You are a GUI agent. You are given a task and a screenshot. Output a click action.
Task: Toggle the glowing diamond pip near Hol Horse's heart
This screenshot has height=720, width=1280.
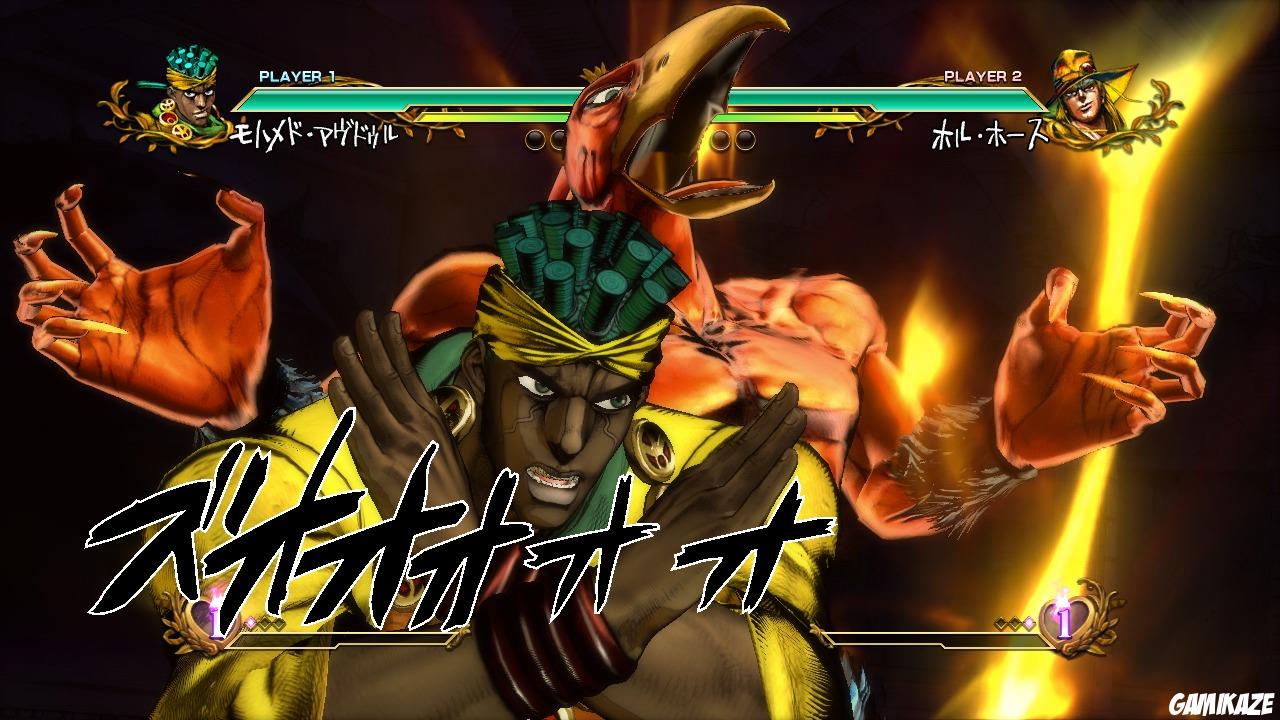pos(1029,622)
